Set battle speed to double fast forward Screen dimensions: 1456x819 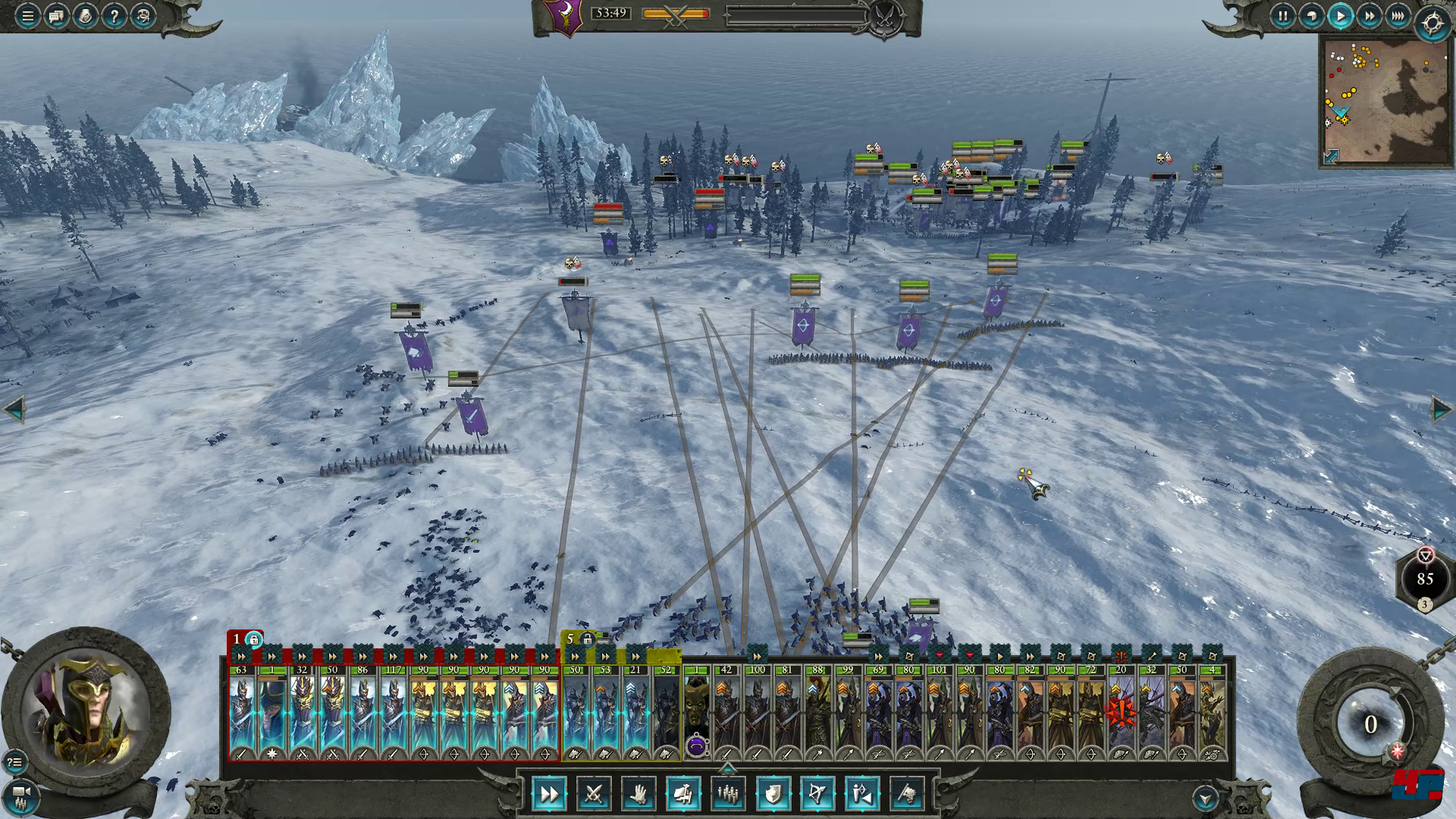click(x=1369, y=16)
